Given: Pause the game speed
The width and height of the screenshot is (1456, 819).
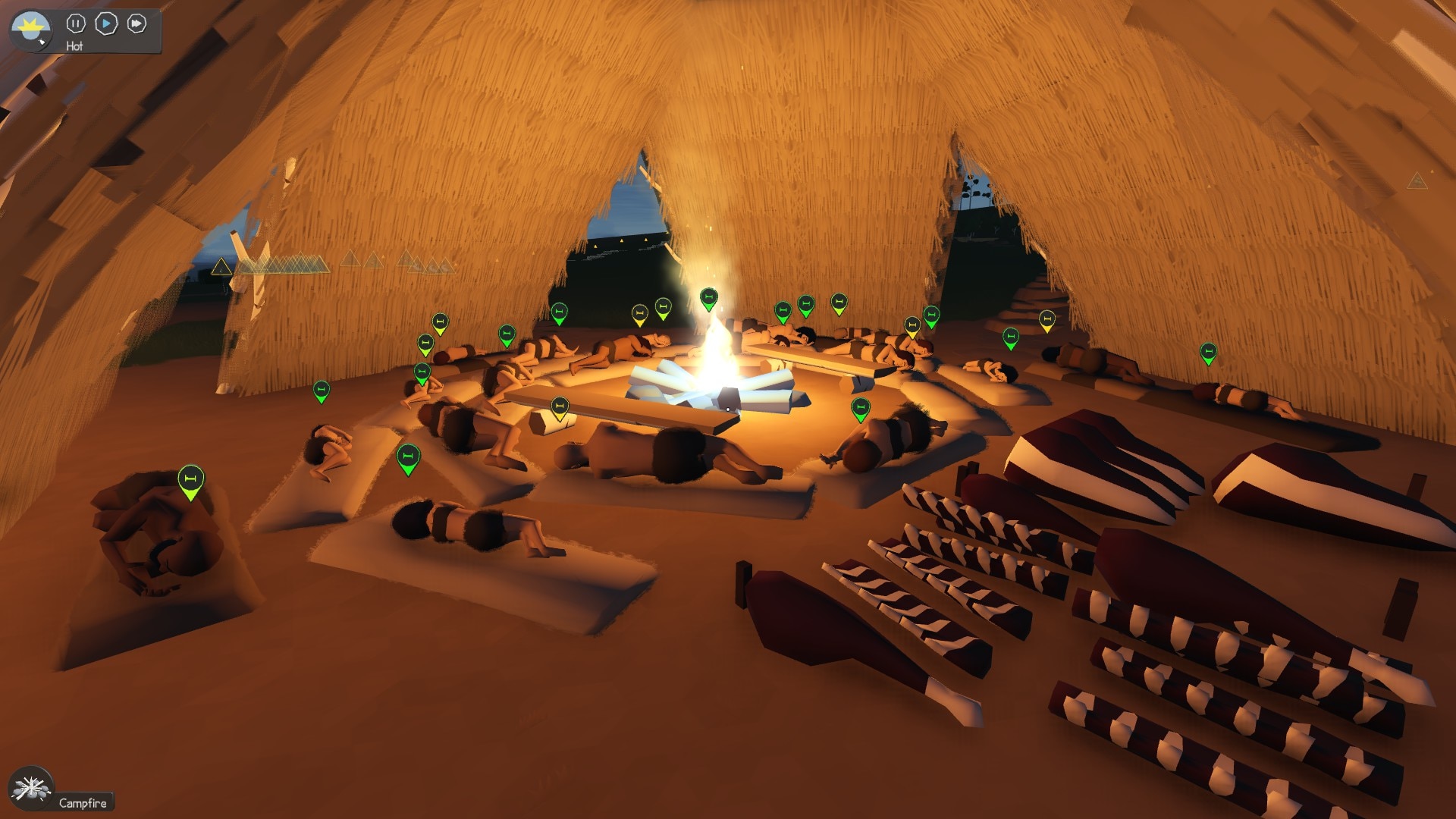Looking at the screenshot, I should pos(76,24).
